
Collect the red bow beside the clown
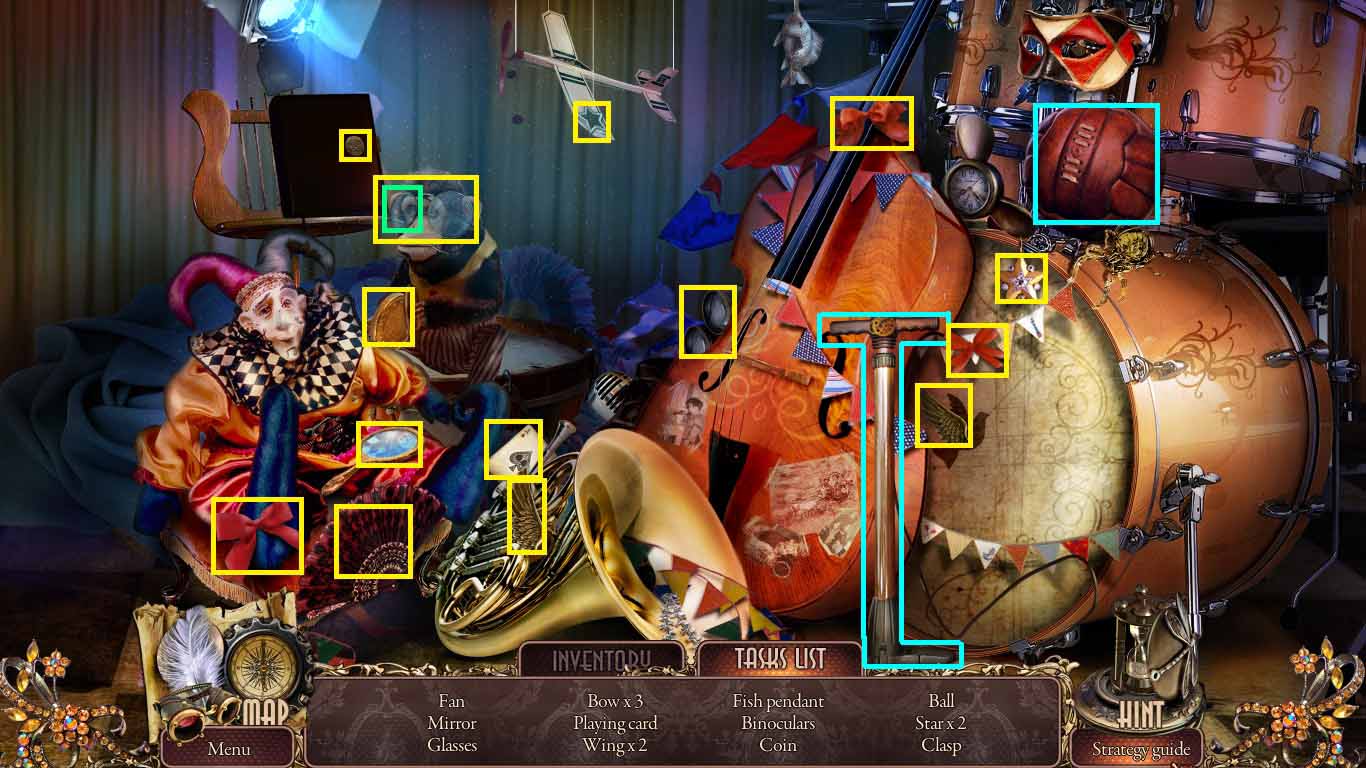pyautogui.click(x=257, y=534)
